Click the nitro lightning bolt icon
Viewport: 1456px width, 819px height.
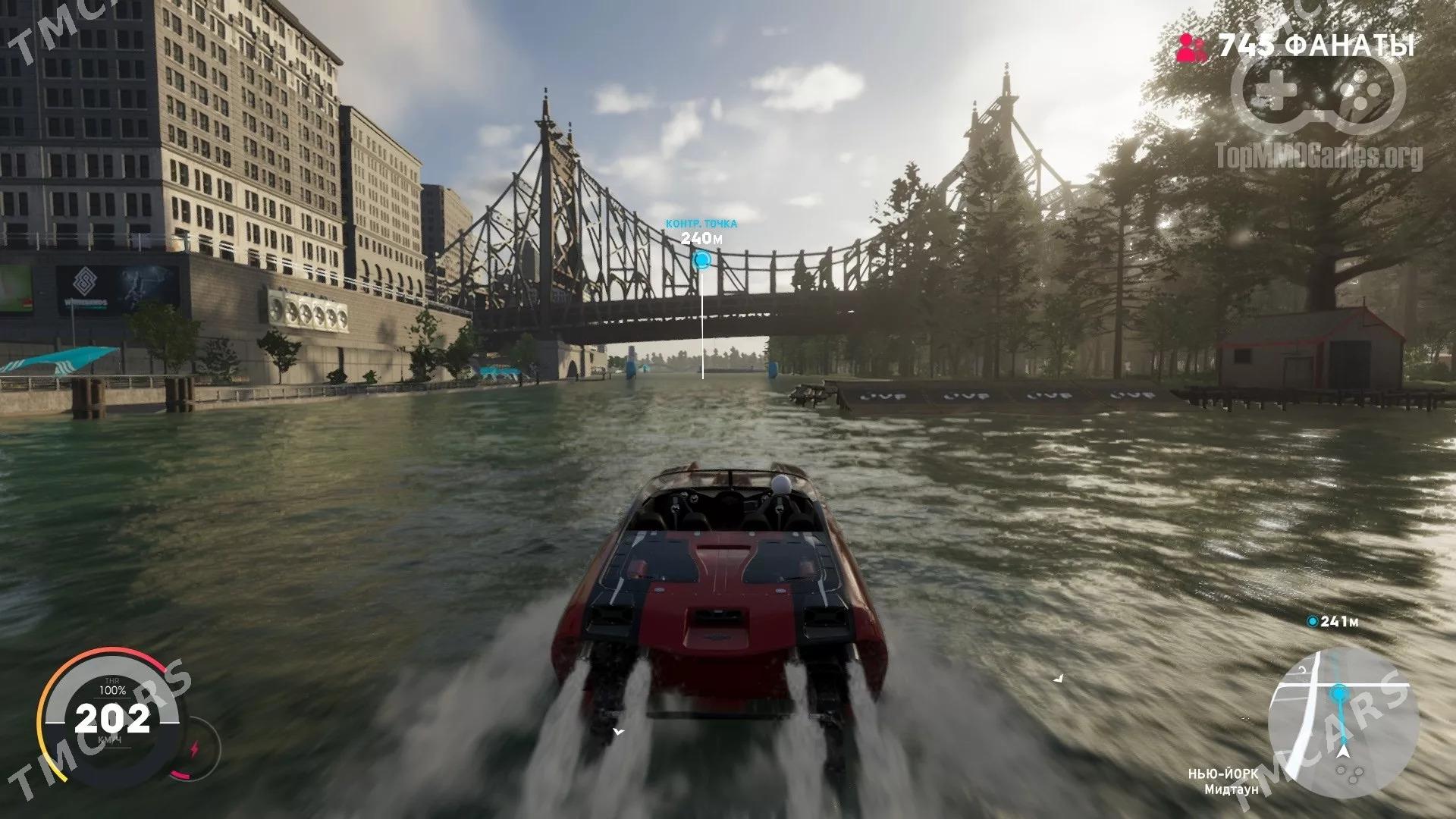coord(193,750)
